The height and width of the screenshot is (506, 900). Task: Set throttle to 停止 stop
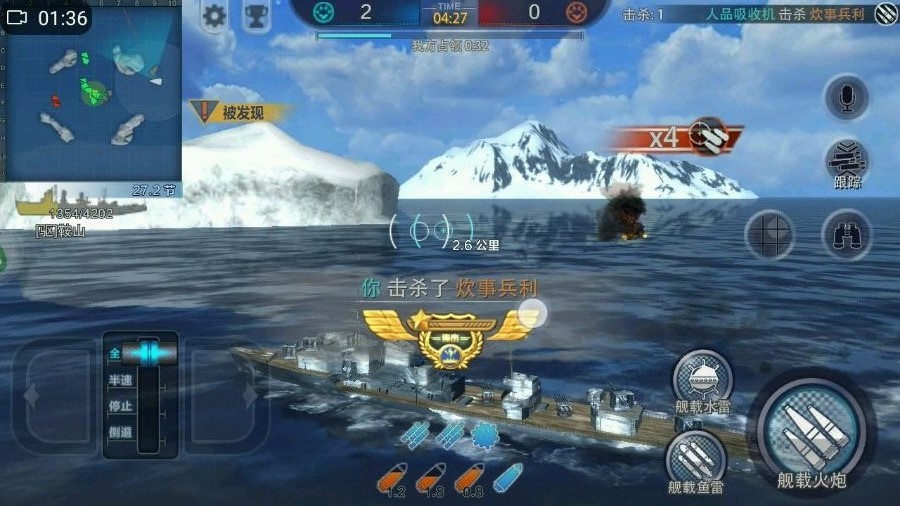(x=119, y=407)
